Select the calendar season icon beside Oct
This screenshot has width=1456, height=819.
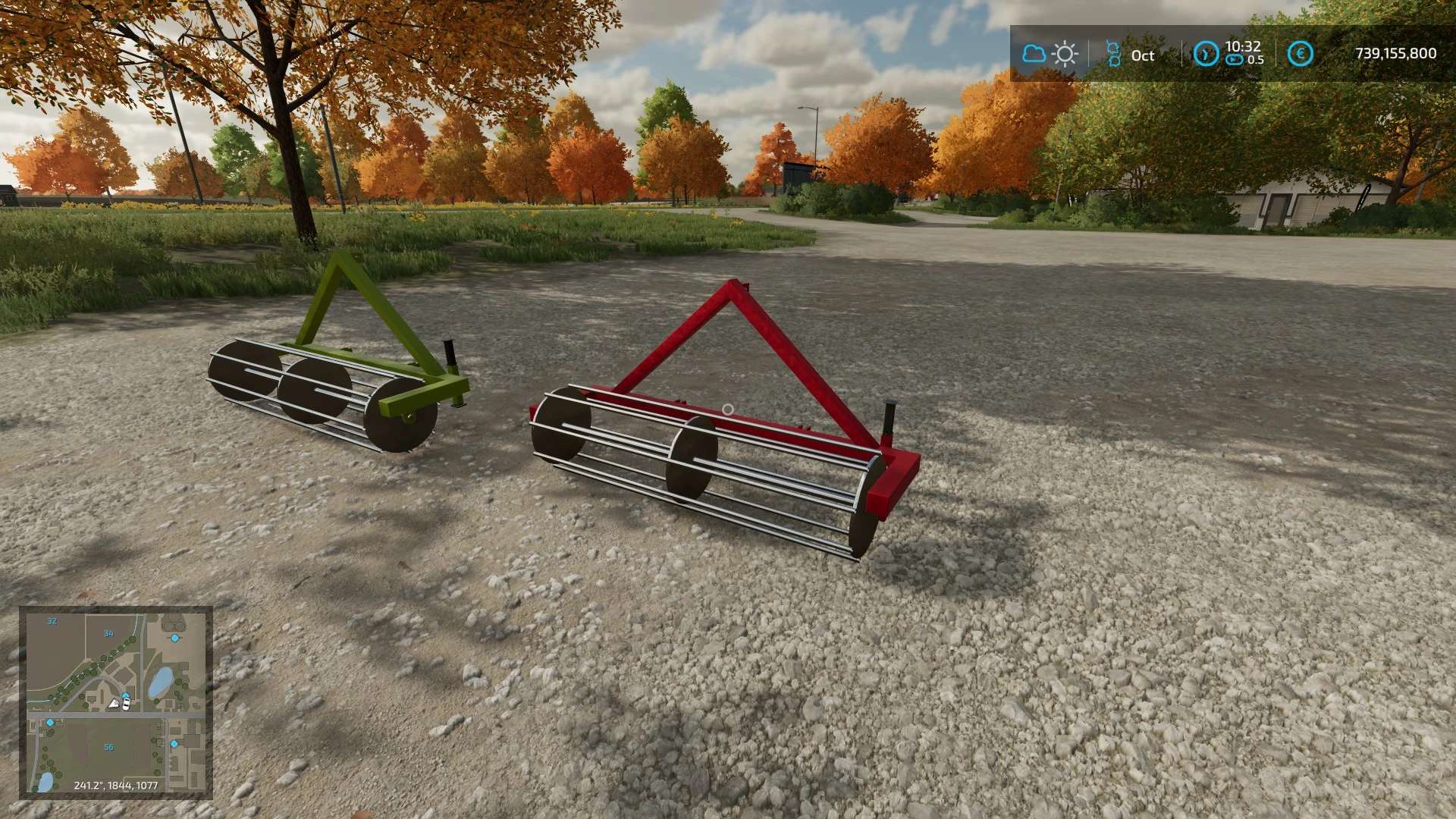pos(1113,54)
